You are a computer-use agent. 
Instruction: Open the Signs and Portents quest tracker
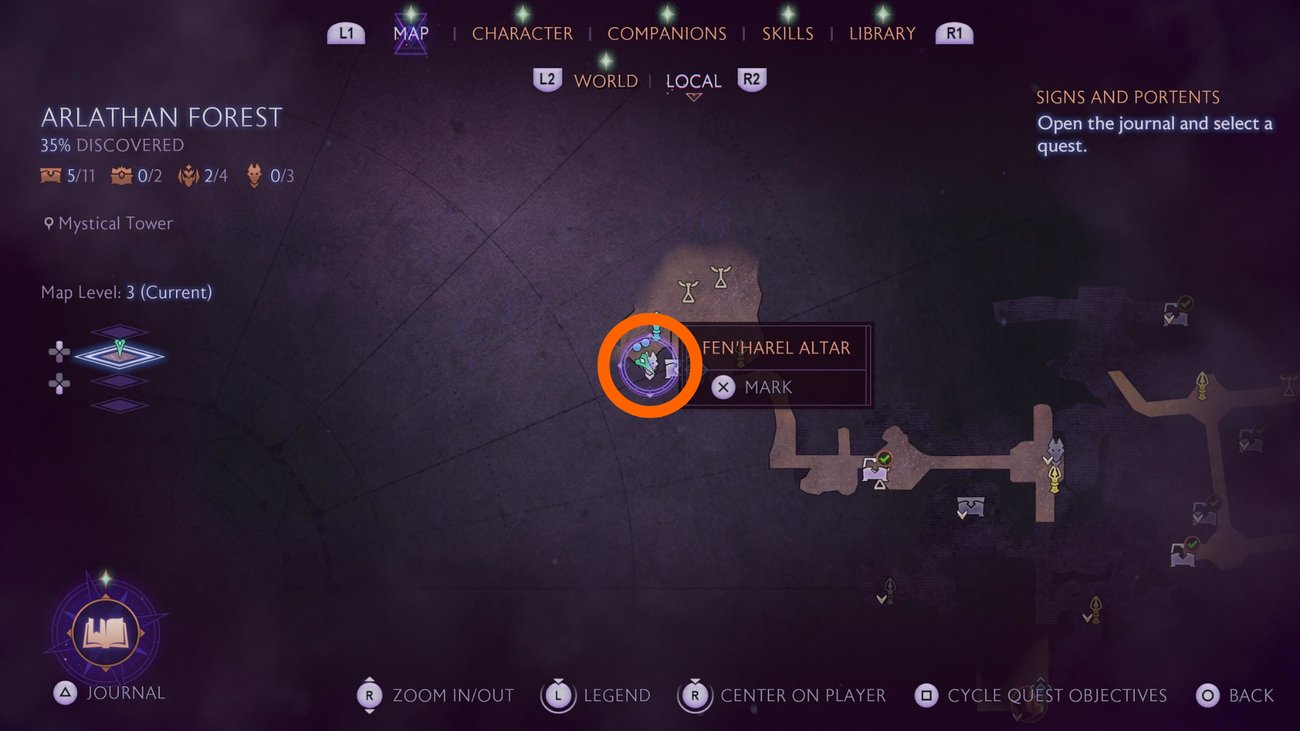(1127, 97)
